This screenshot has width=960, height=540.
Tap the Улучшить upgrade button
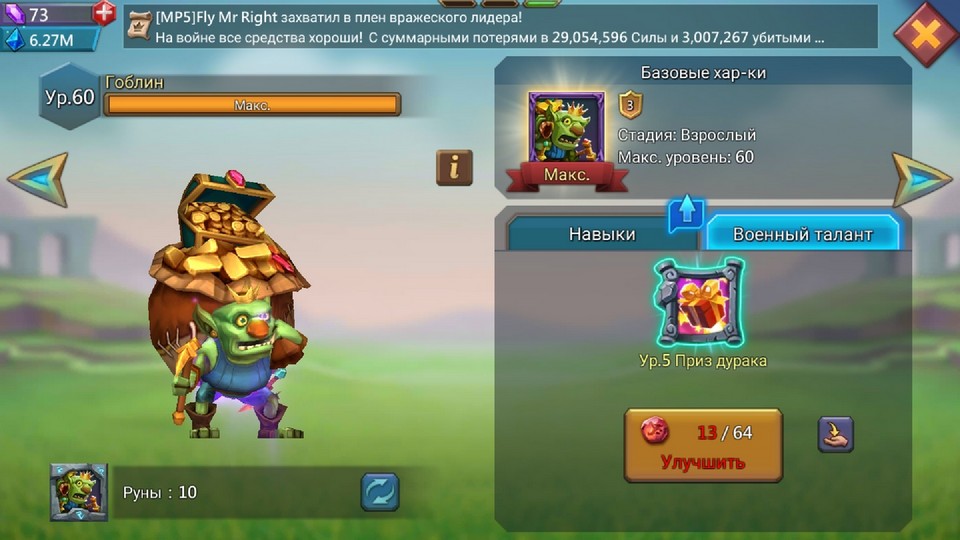(x=703, y=445)
